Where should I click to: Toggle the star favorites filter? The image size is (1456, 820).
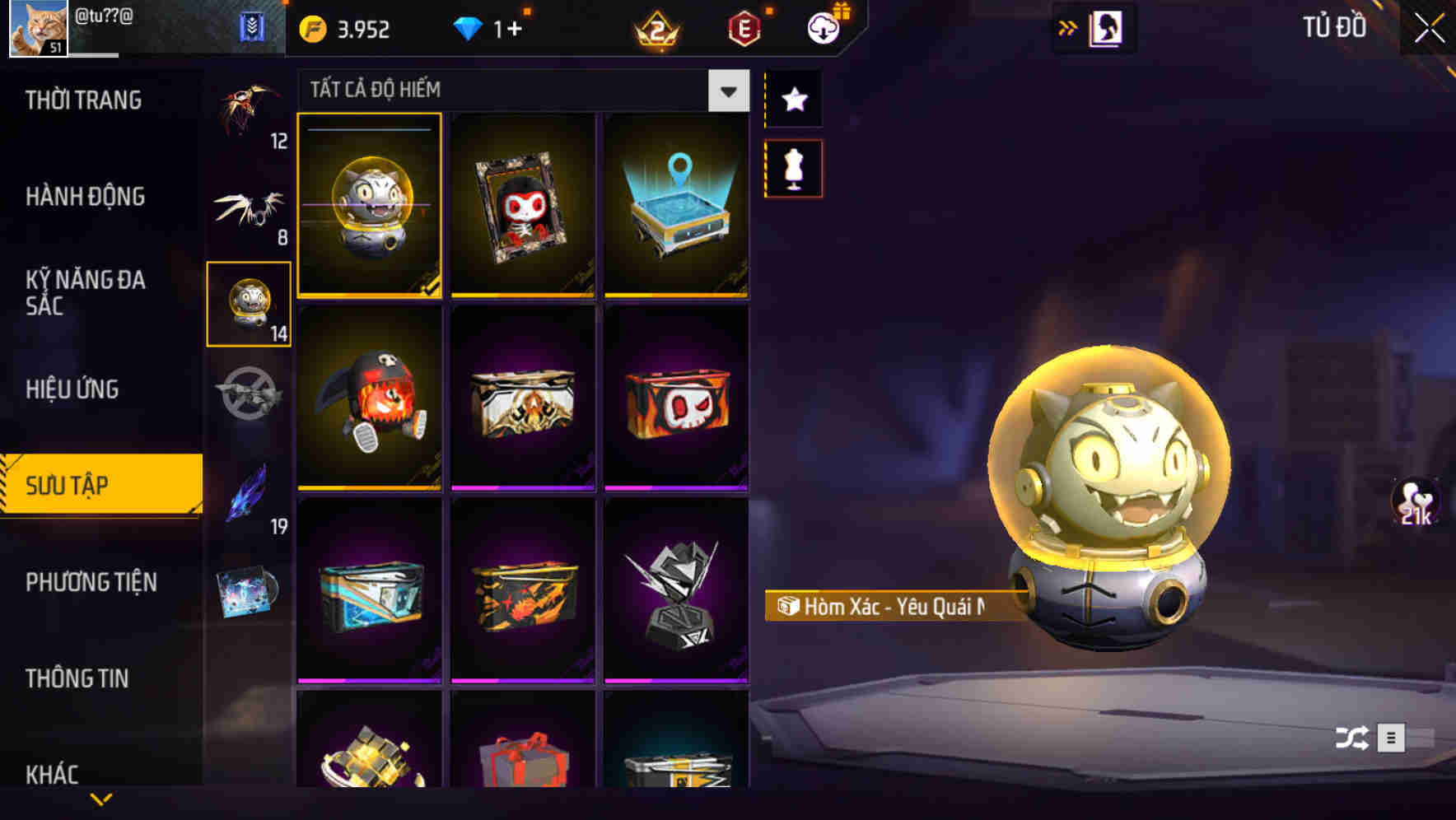point(793,100)
